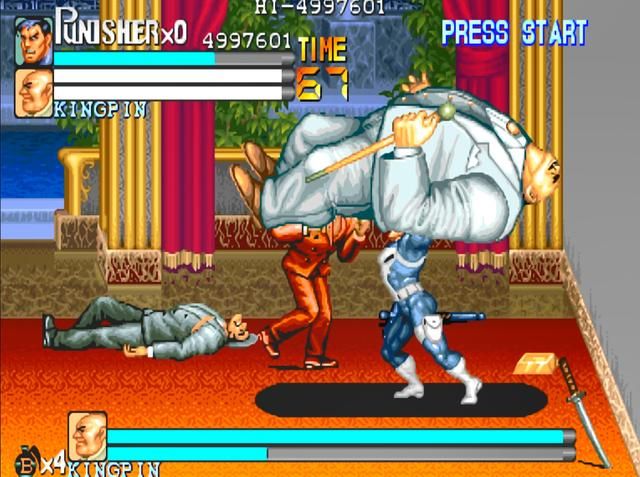Click the Punisher player portrait

point(33,42)
